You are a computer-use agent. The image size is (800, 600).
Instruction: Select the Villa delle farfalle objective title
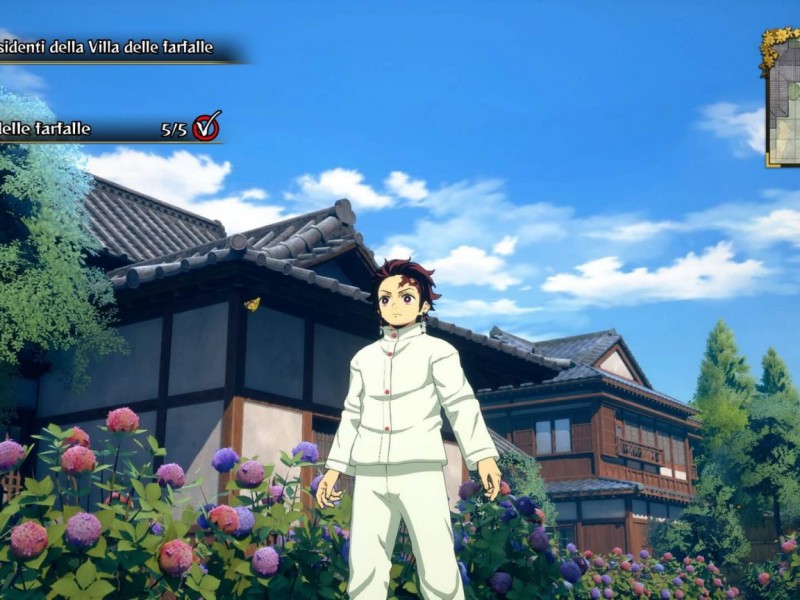coord(110,47)
